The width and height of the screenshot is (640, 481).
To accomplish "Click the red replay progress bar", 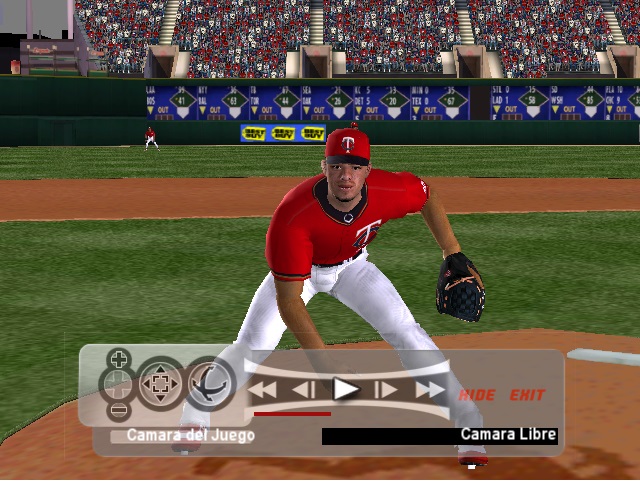I will 292,413.
